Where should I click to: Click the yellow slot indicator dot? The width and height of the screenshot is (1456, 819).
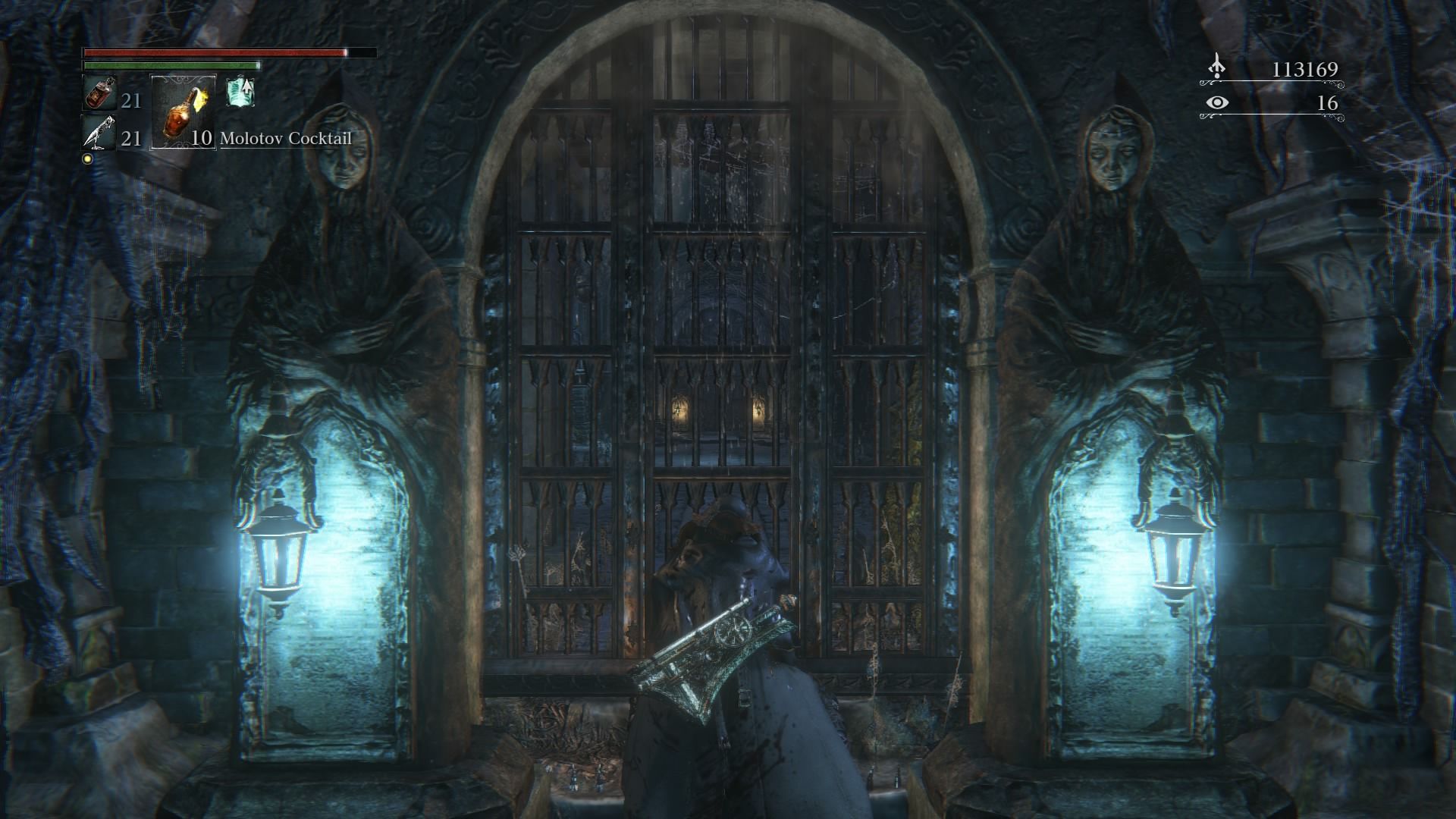(x=89, y=157)
